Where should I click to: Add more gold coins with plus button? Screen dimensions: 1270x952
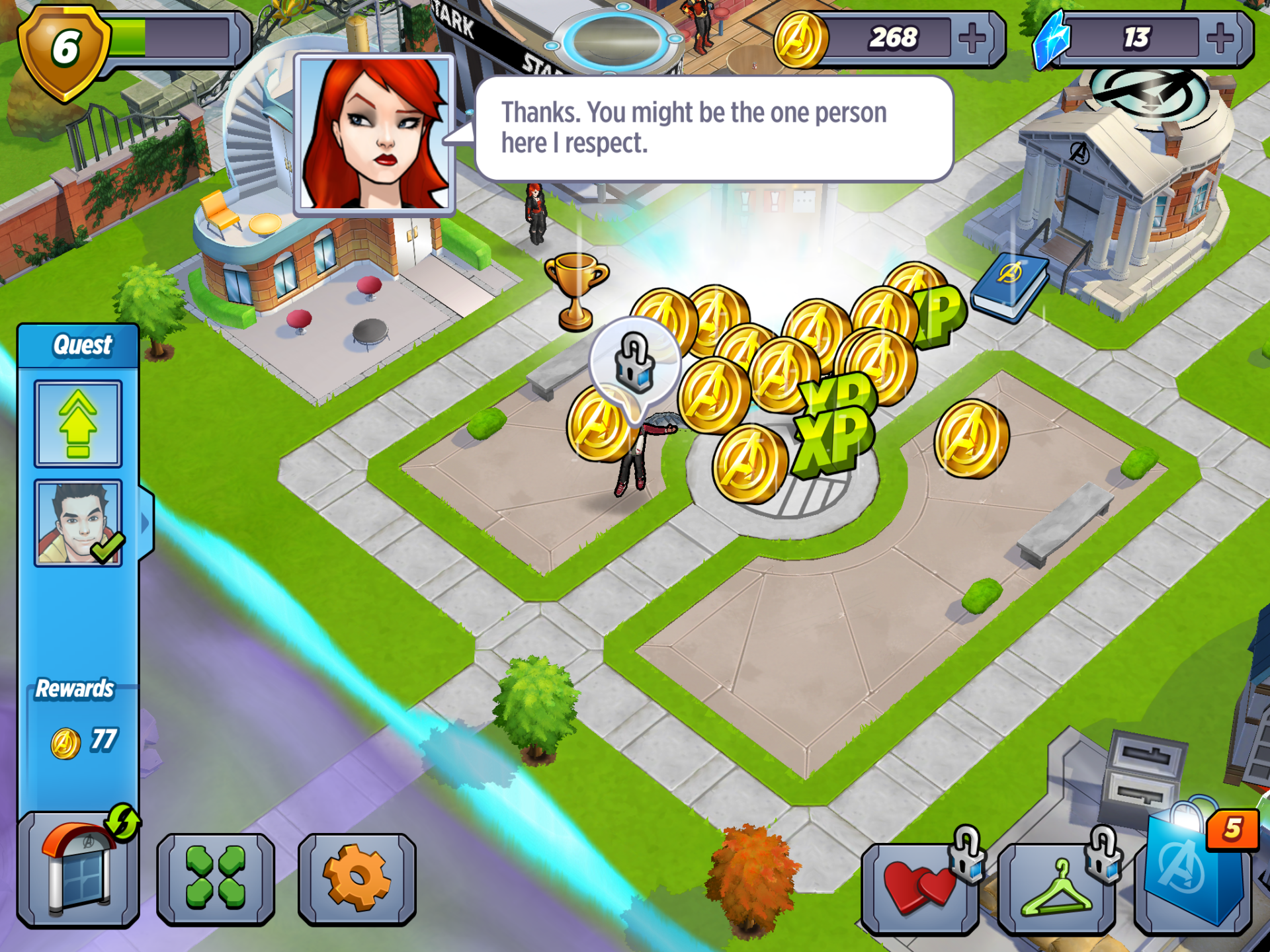coord(972,39)
